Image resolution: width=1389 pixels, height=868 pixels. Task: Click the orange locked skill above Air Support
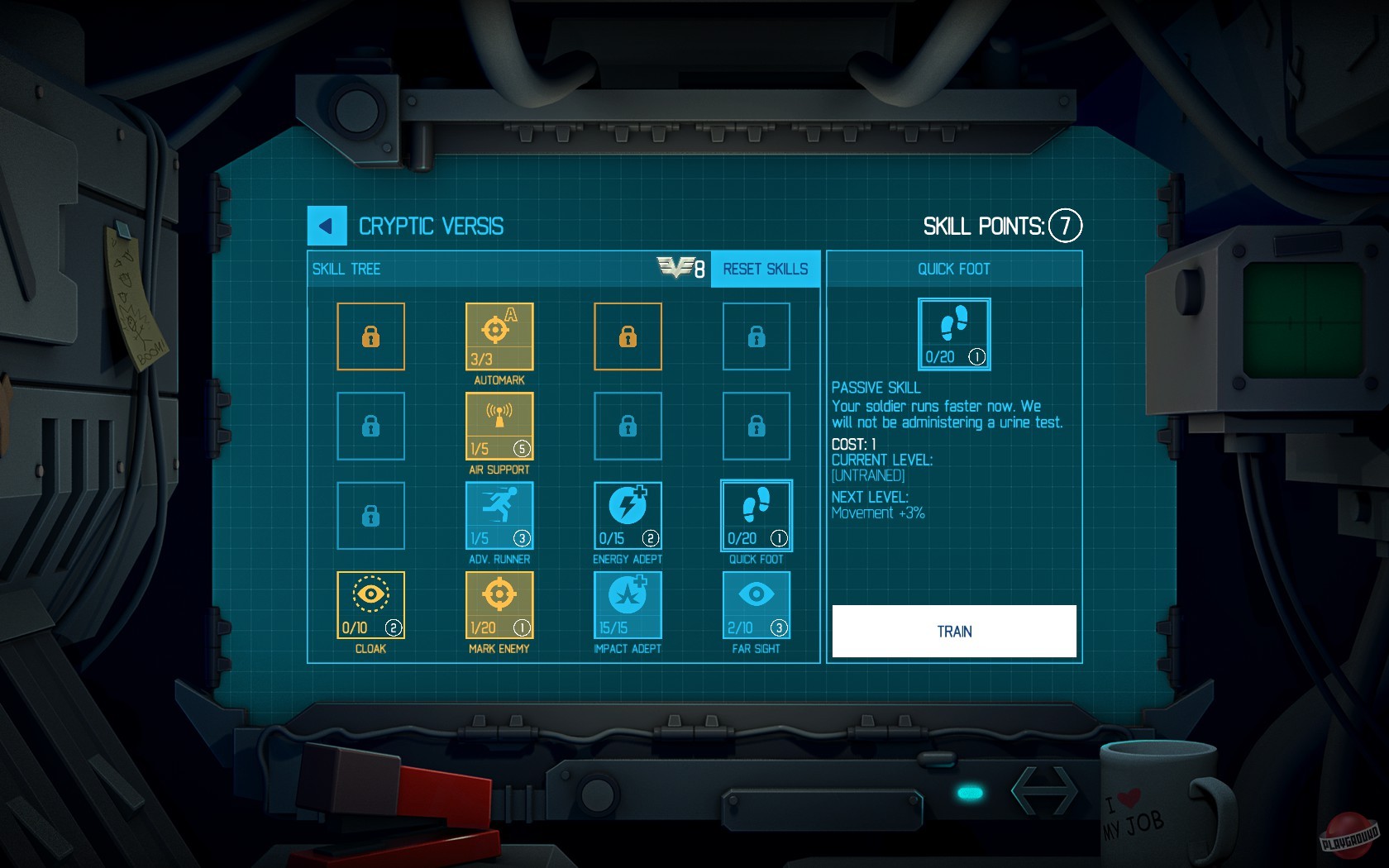click(x=628, y=336)
